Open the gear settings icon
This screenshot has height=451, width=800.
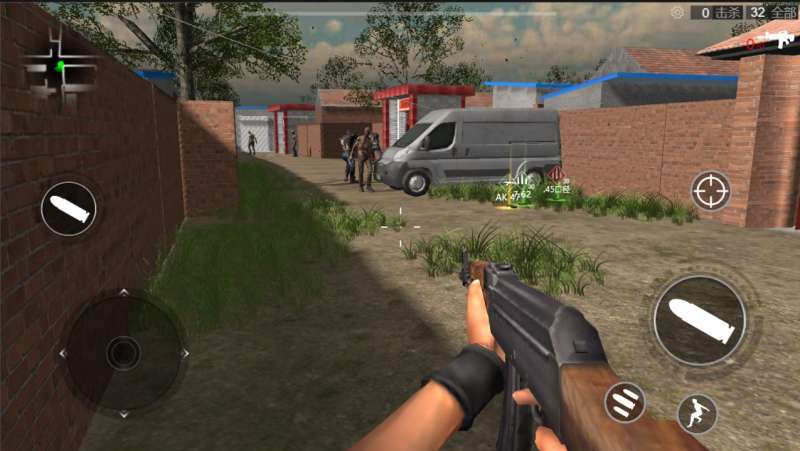(x=678, y=12)
